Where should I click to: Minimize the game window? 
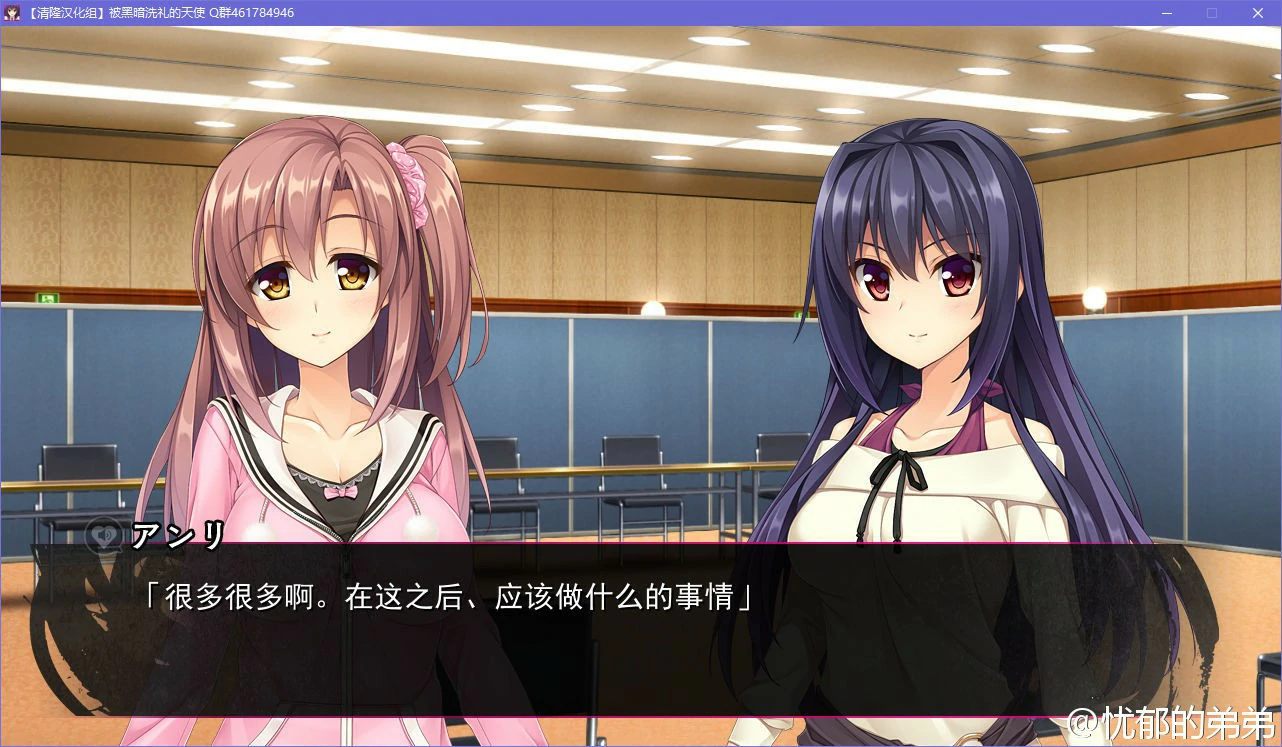[1166, 13]
